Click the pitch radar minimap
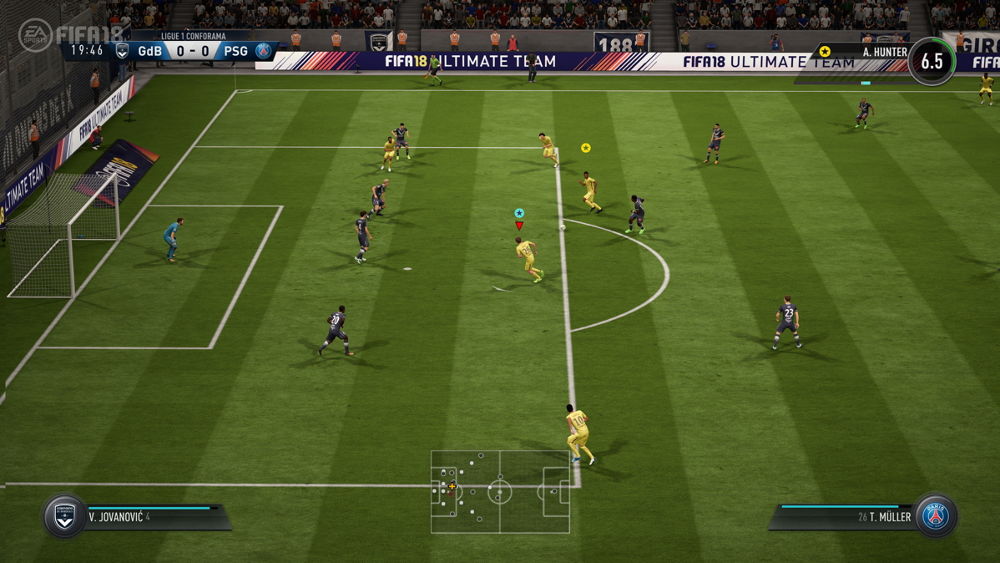The image size is (1000, 563). click(500, 491)
